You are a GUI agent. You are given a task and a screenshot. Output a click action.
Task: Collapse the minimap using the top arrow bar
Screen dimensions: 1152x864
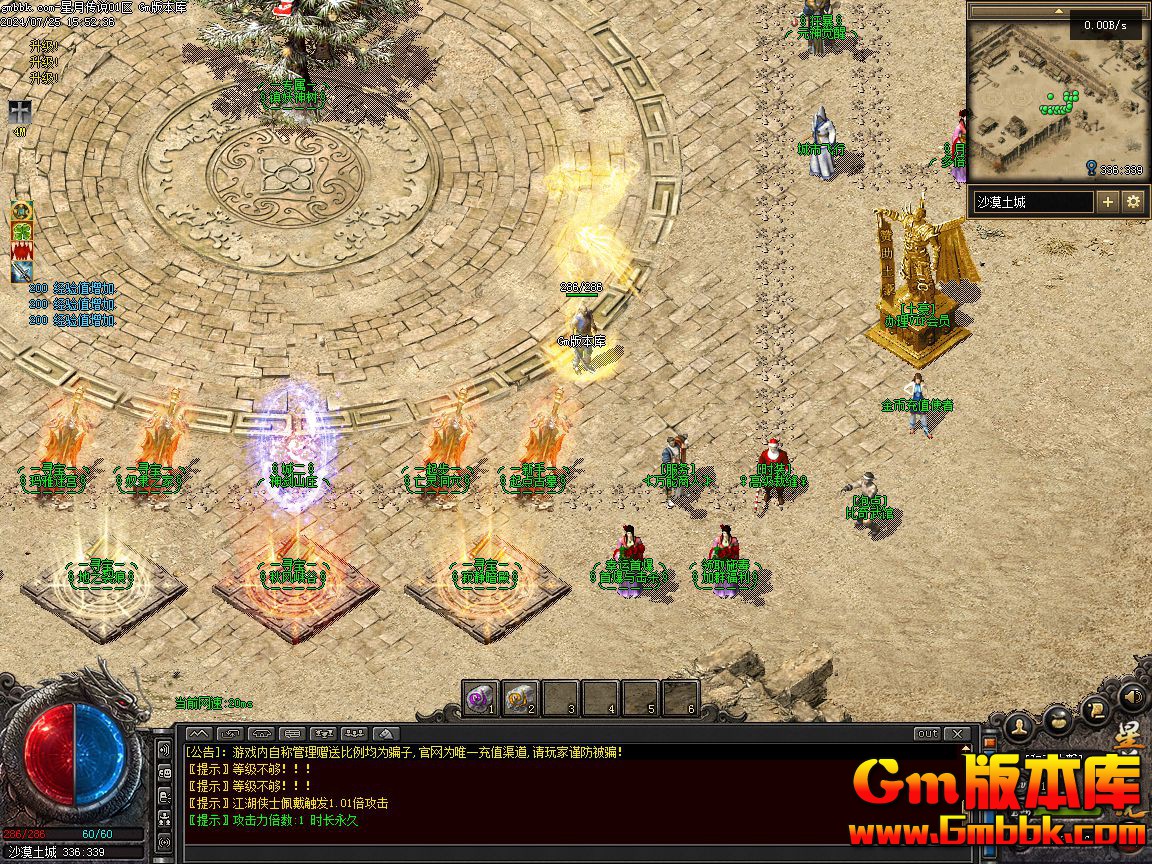[1058, 11]
